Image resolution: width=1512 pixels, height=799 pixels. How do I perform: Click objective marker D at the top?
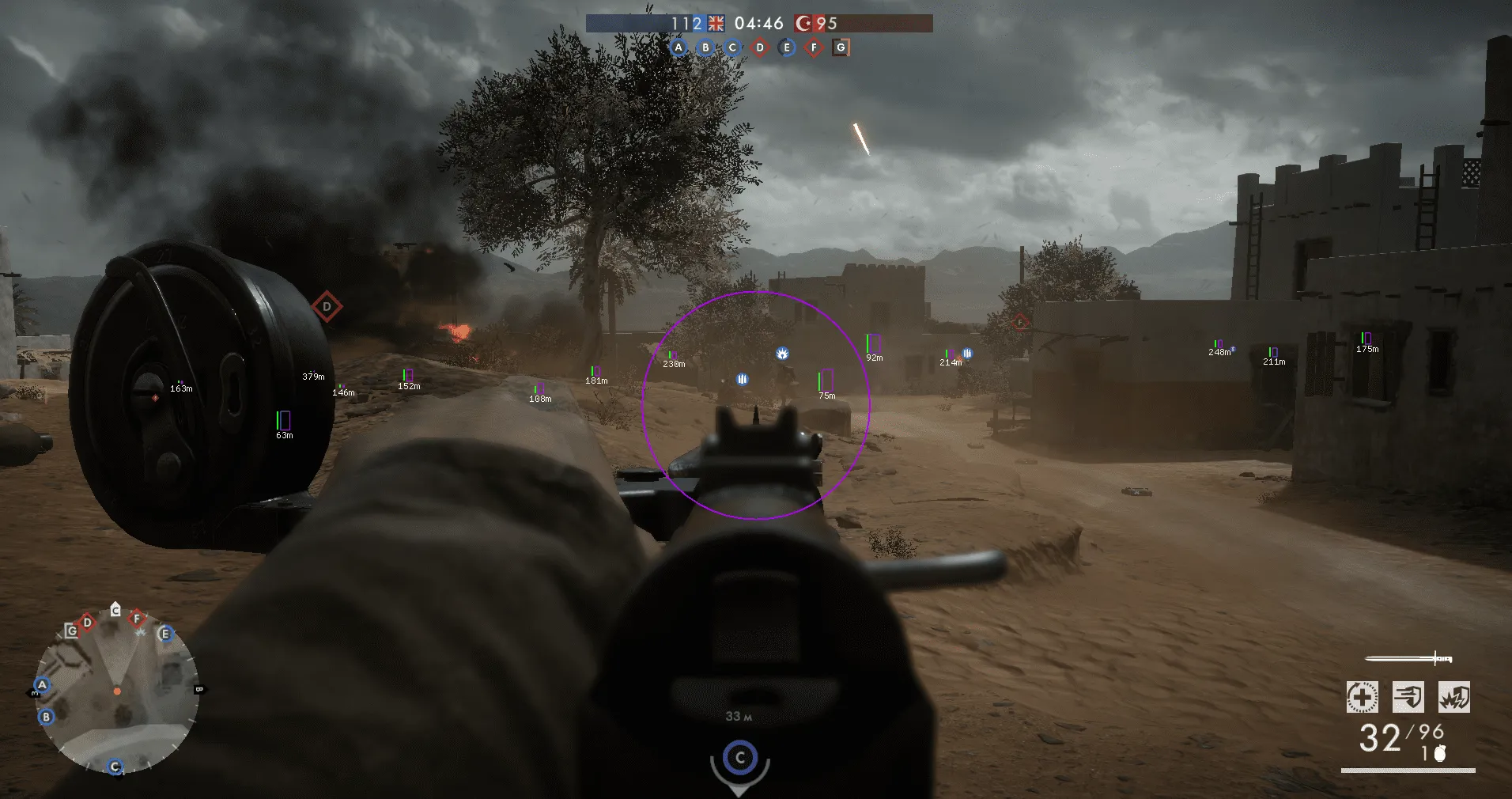(759, 47)
